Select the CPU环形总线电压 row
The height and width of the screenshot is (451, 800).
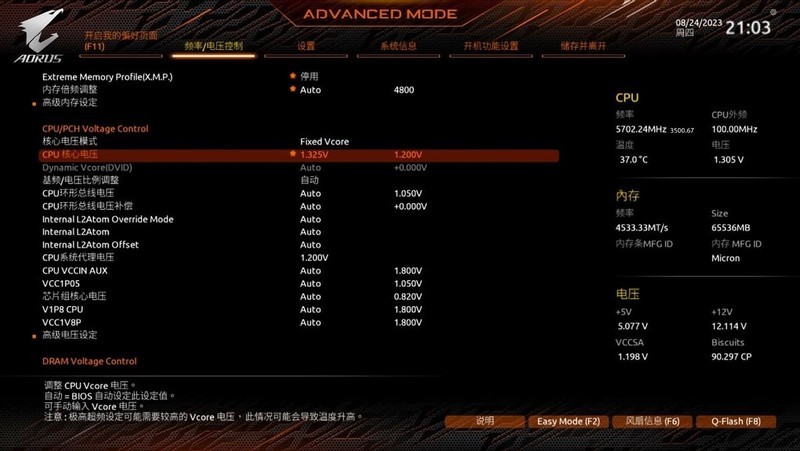tap(78, 193)
